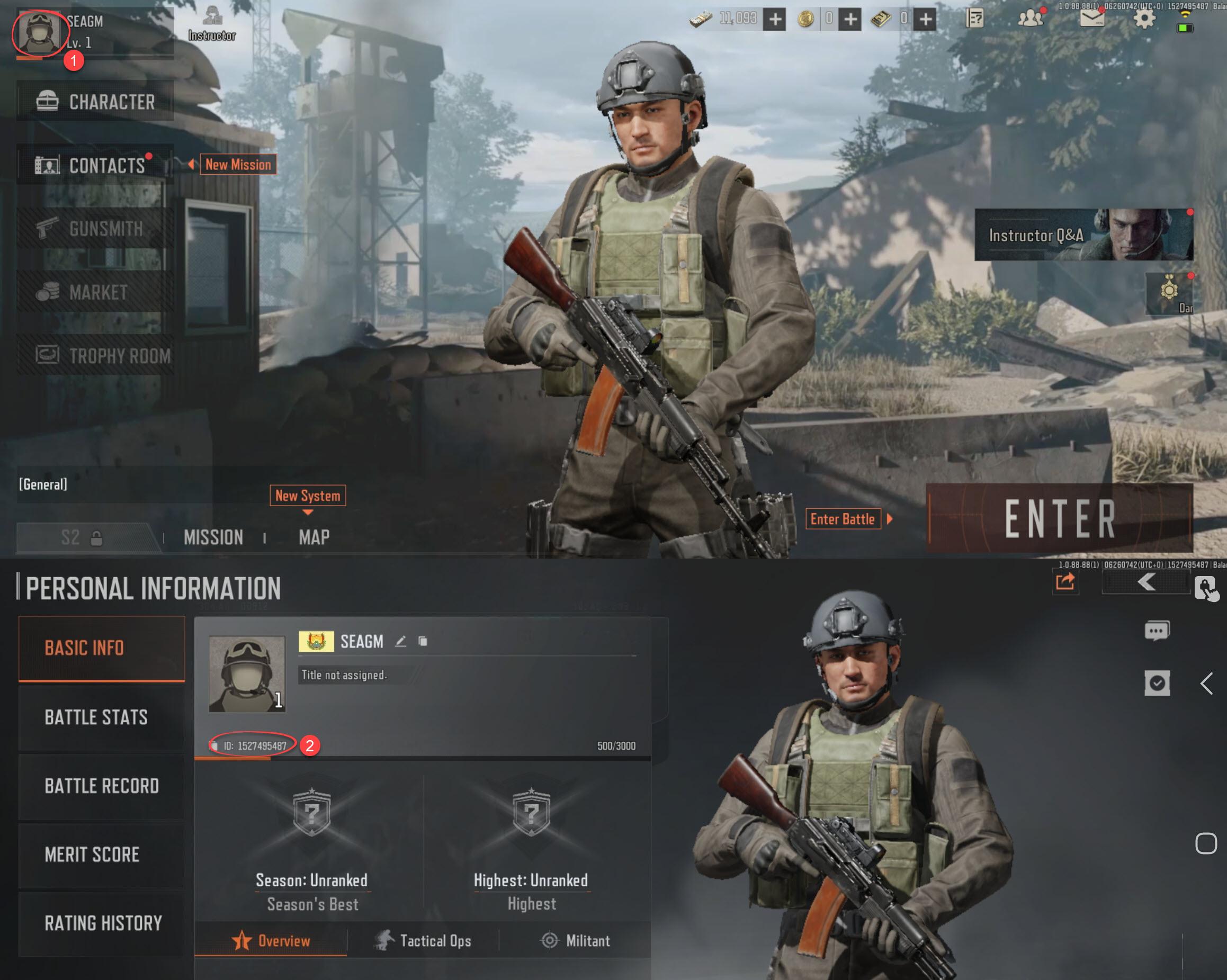Image resolution: width=1227 pixels, height=980 pixels.
Task: Open the friends group icon
Action: [1030, 19]
